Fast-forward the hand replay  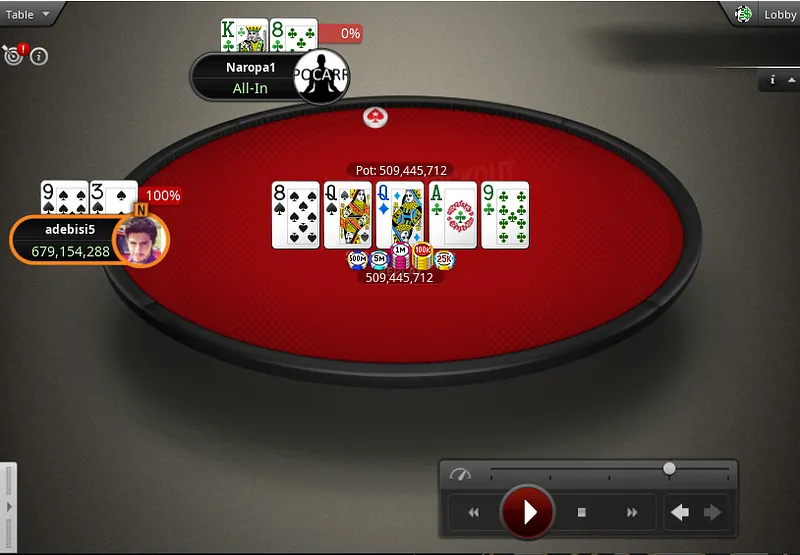[632, 512]
